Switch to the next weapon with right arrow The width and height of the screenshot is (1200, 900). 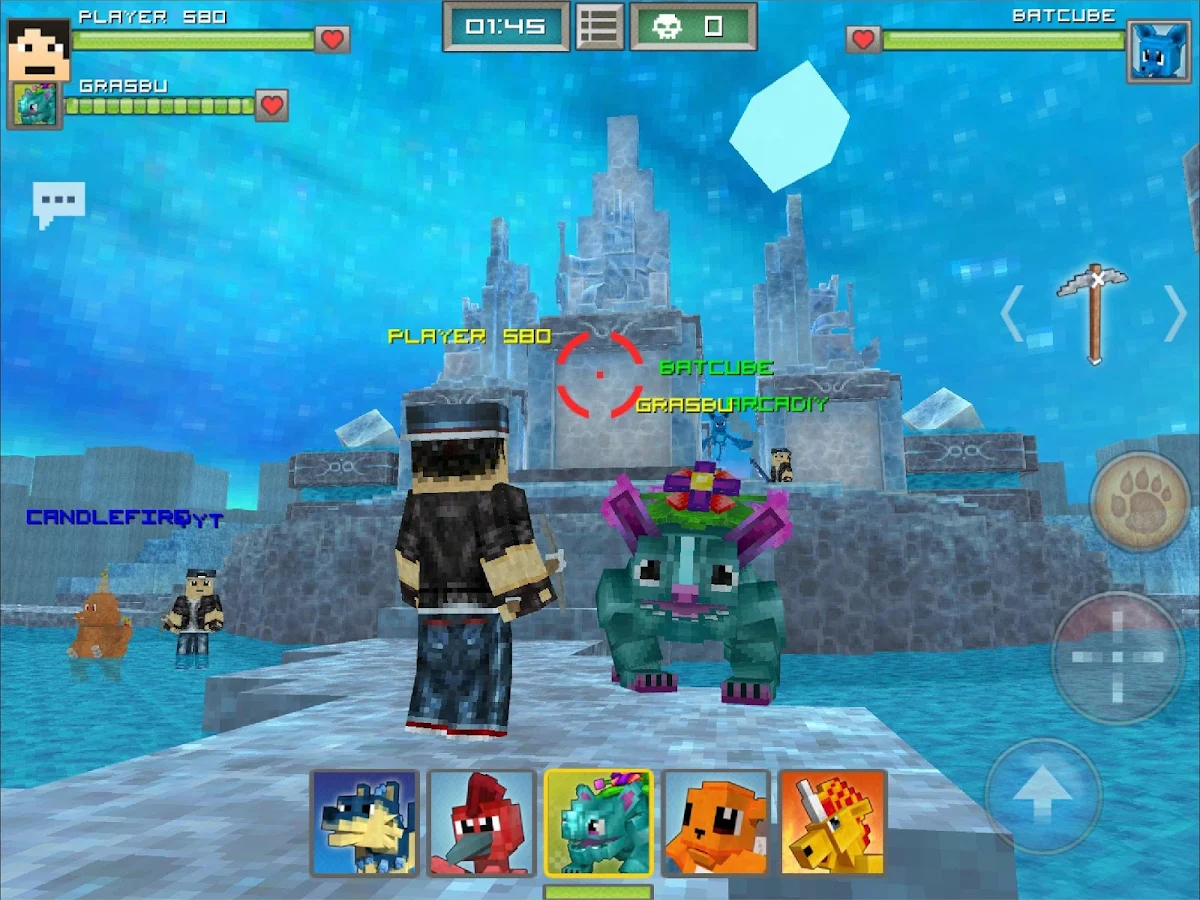point(1176,314)
